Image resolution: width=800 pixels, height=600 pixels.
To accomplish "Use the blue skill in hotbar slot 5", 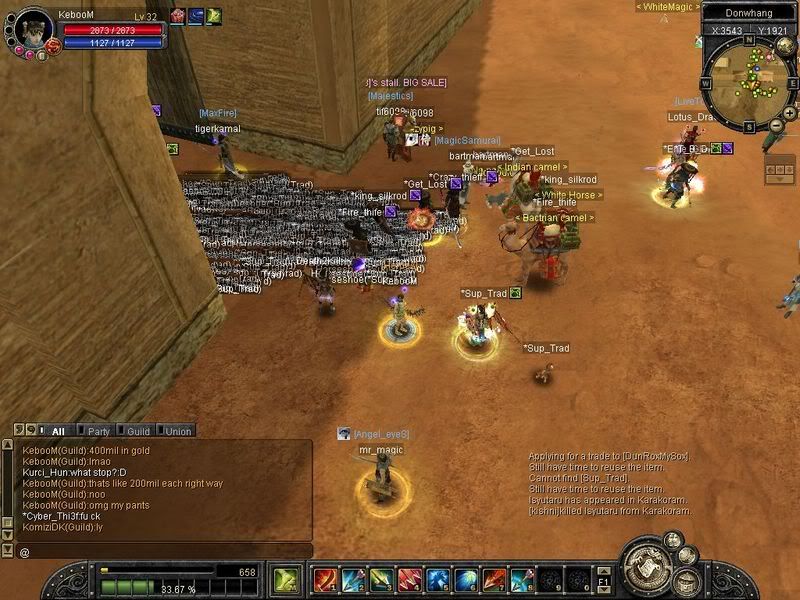I will (438, 579).
